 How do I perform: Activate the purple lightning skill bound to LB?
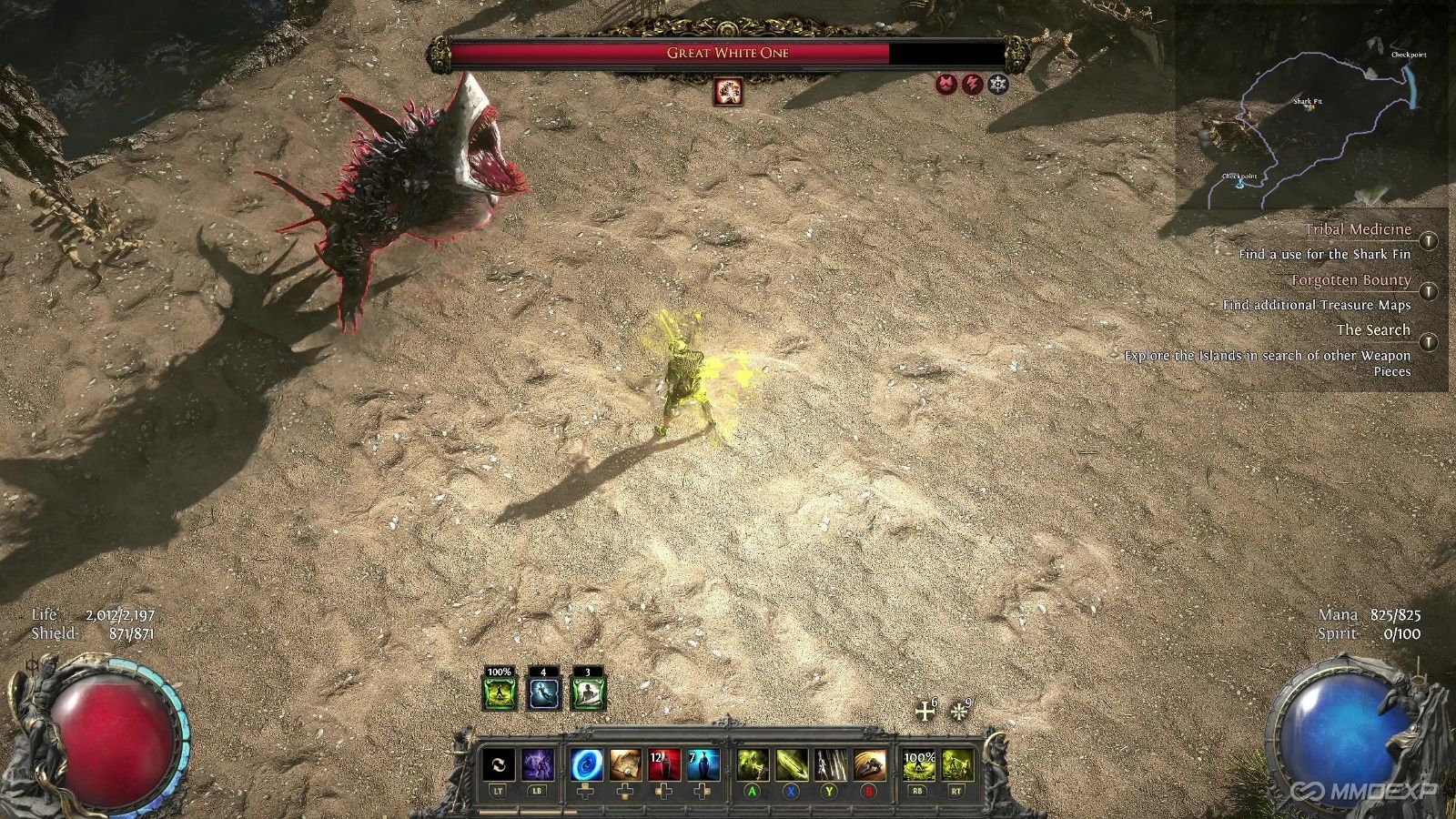540,765
